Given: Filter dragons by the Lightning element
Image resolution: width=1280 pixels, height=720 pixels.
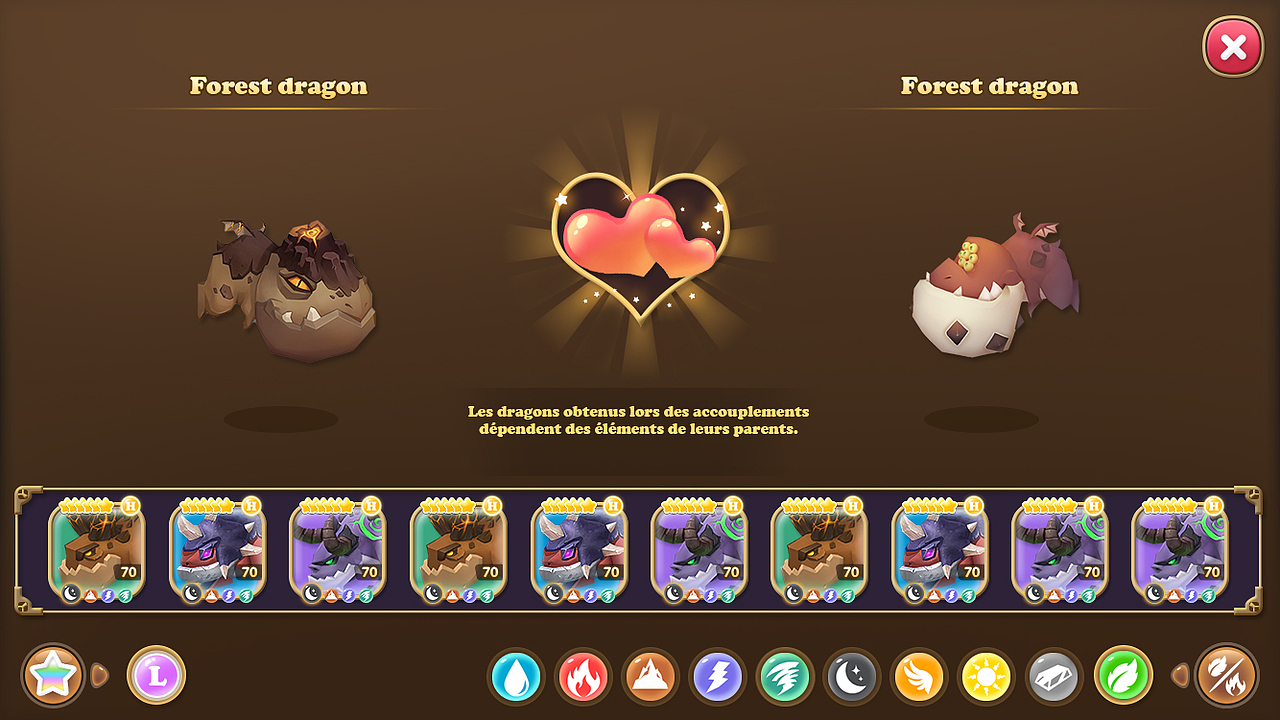Looking at the screenshot, I should pyautogui.click(x=717, y=676).
